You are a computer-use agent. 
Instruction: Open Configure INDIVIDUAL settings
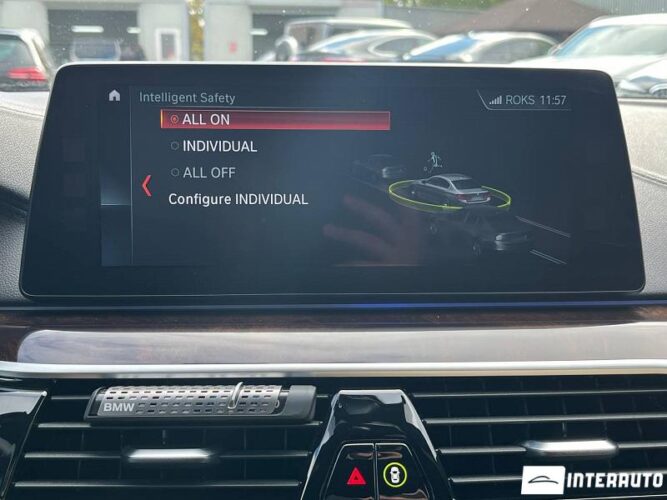coord(238,199)
